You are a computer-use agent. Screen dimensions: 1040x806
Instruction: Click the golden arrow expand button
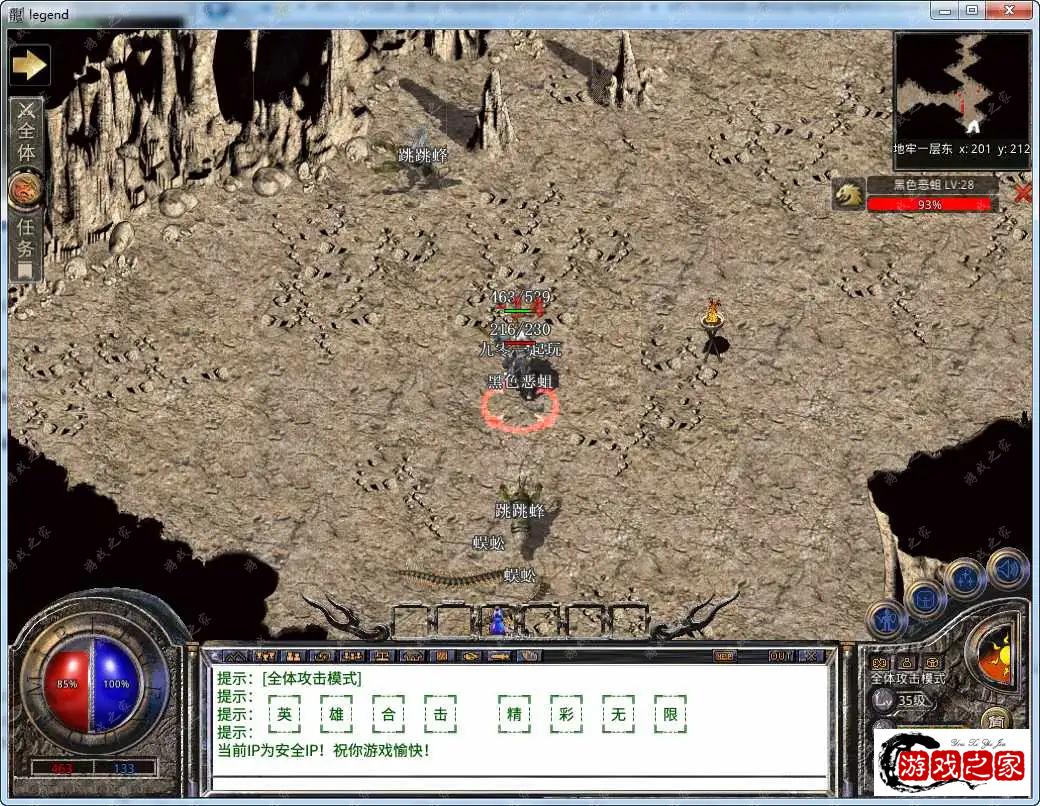click(29, 66)
